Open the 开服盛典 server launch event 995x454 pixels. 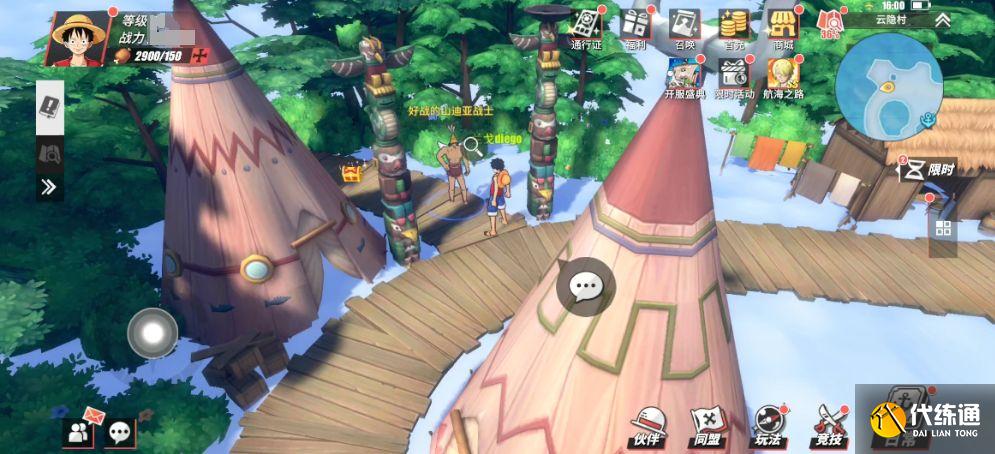(x=684, y=78)
